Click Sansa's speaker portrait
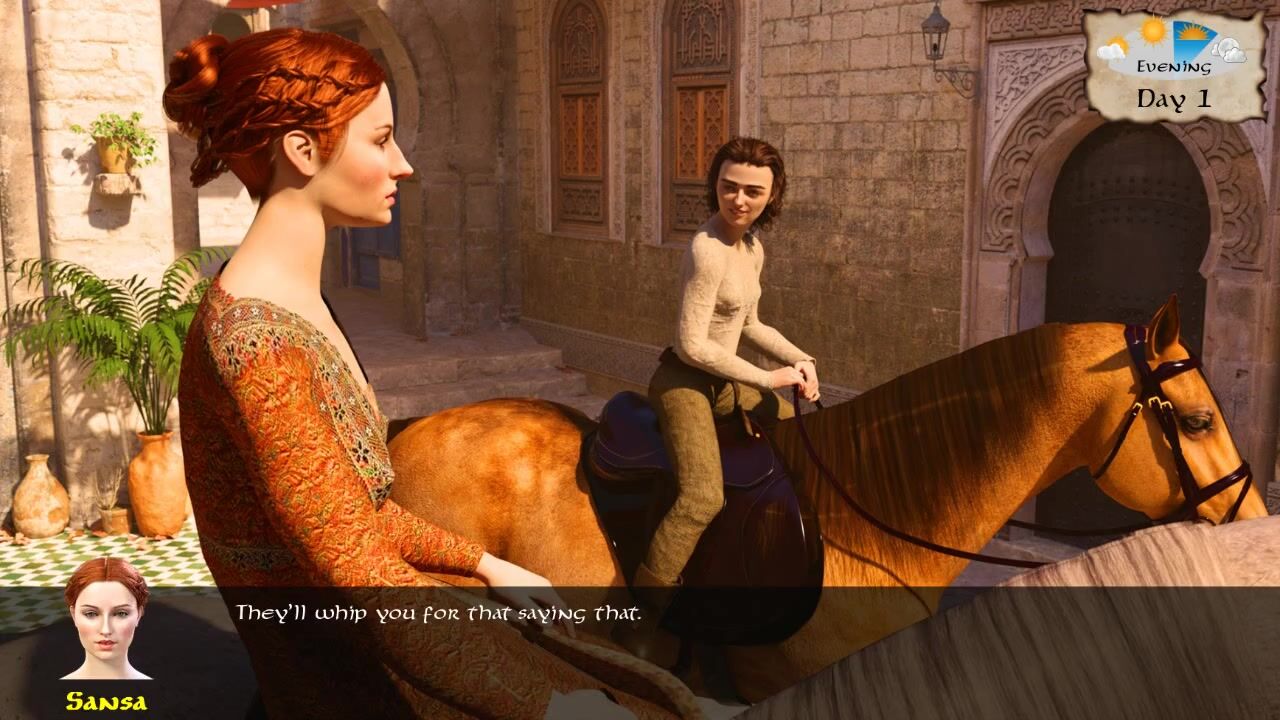 (x=106, y=619)
